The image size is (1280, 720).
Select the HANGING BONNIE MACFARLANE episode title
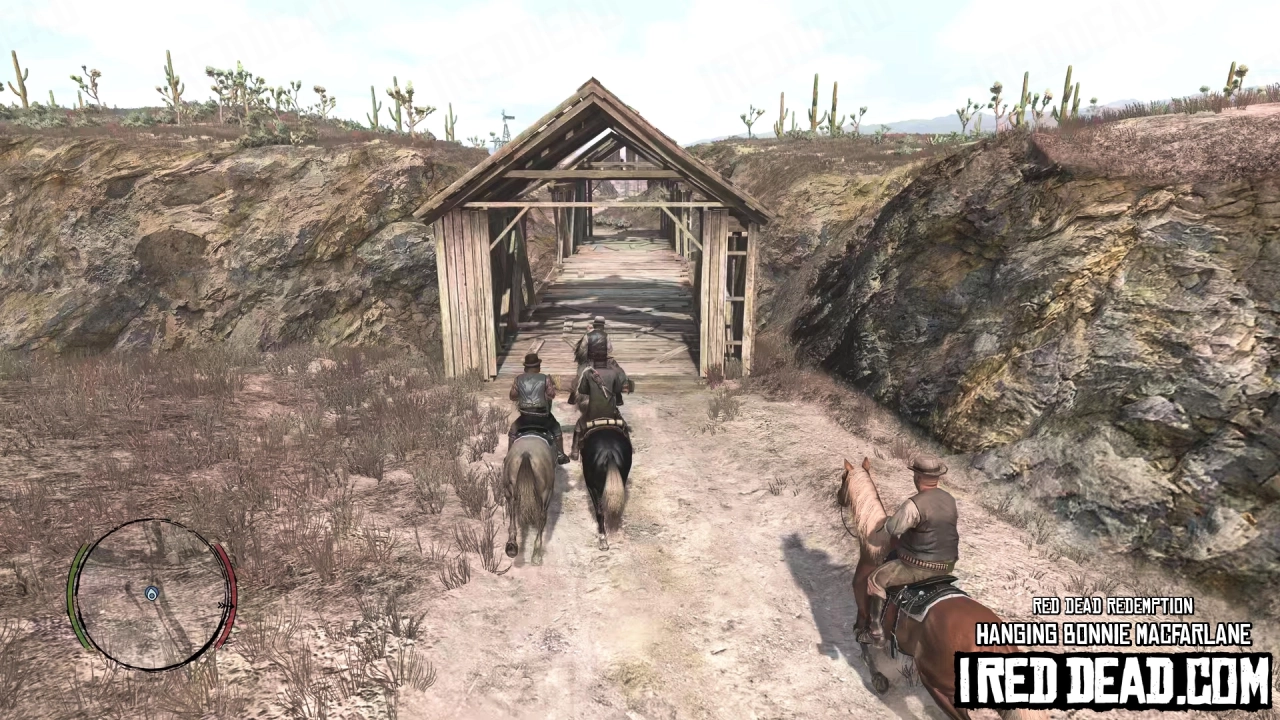coord(1113,633)
